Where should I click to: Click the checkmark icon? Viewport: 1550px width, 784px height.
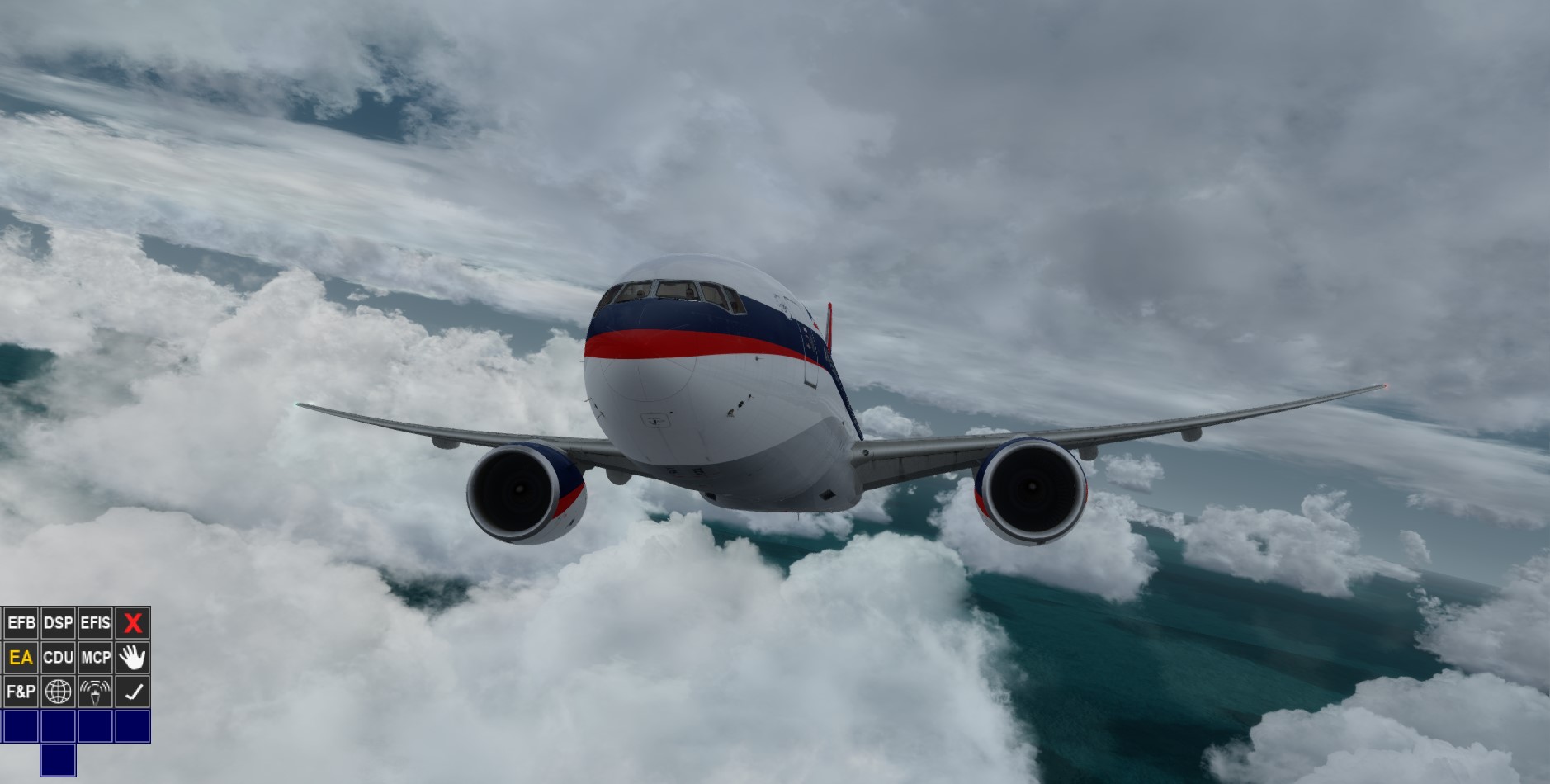click(132, 692)
